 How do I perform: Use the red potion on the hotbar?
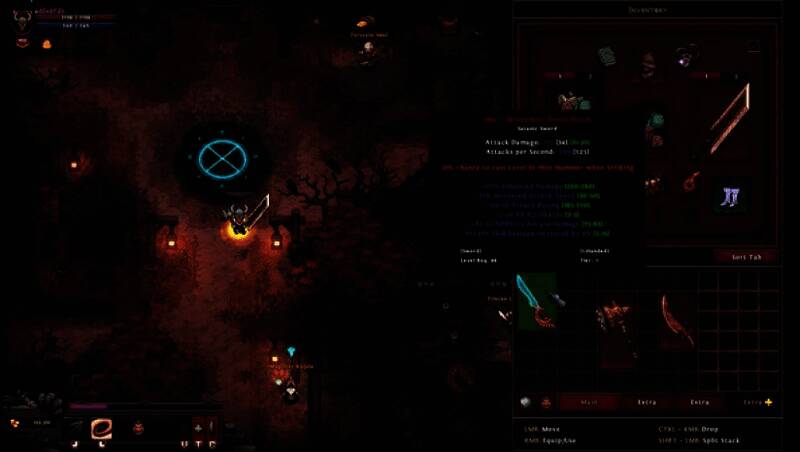click(138, 428)
